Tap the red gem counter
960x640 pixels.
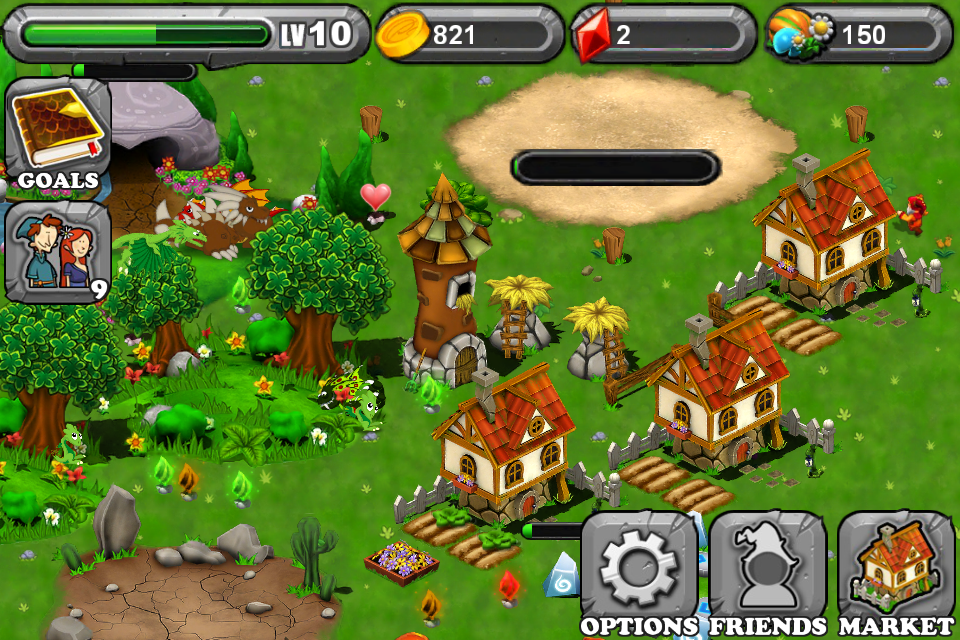pyautogui.click(x=663, y=35)
